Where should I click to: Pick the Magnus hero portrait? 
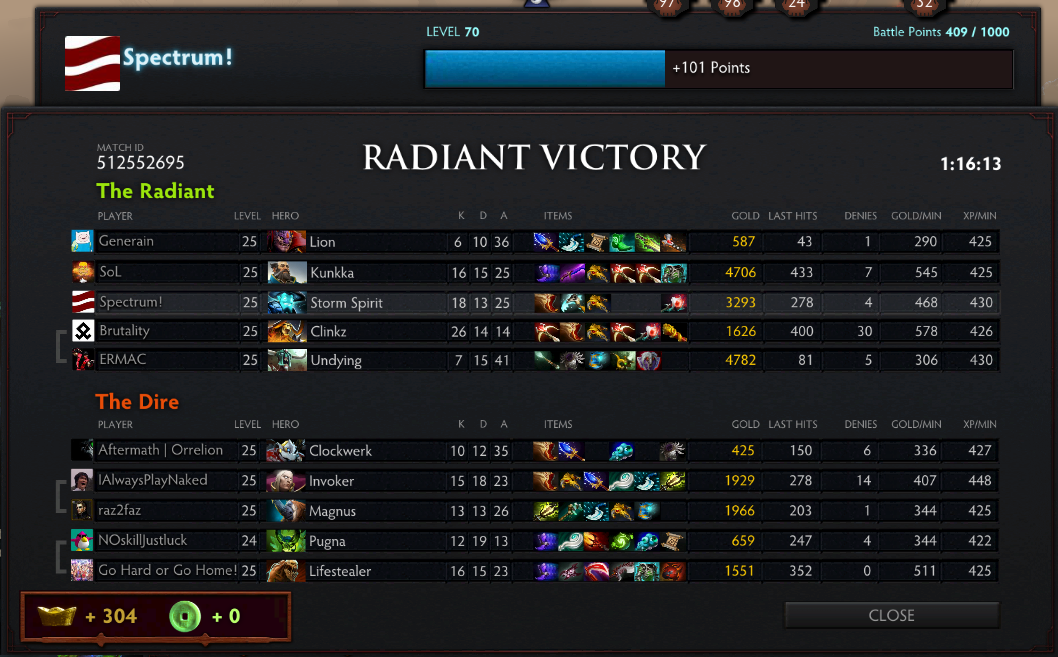[286, 511]
